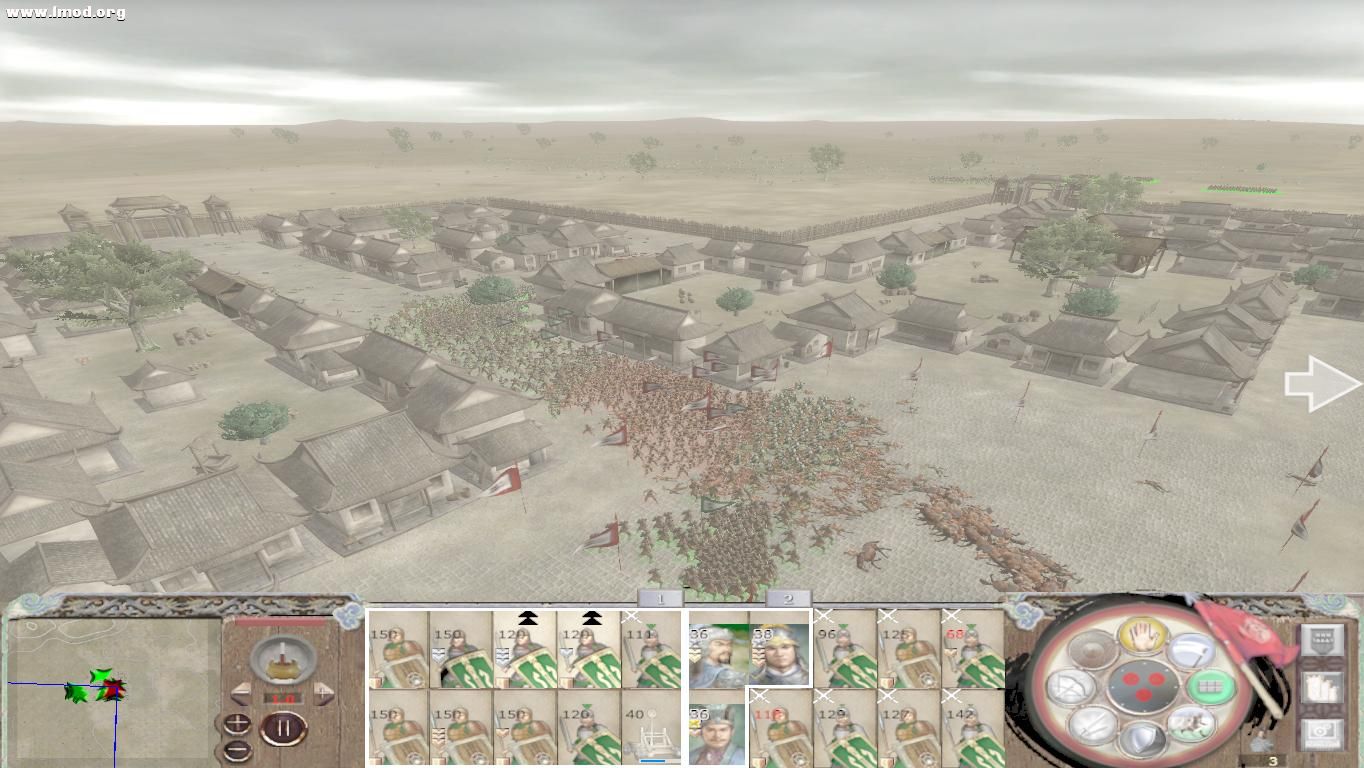Image resolution: width=1364 pixels, height=768 pixels.
Task: Click the right arrow beside the speed display
Action: coord(321,692)
